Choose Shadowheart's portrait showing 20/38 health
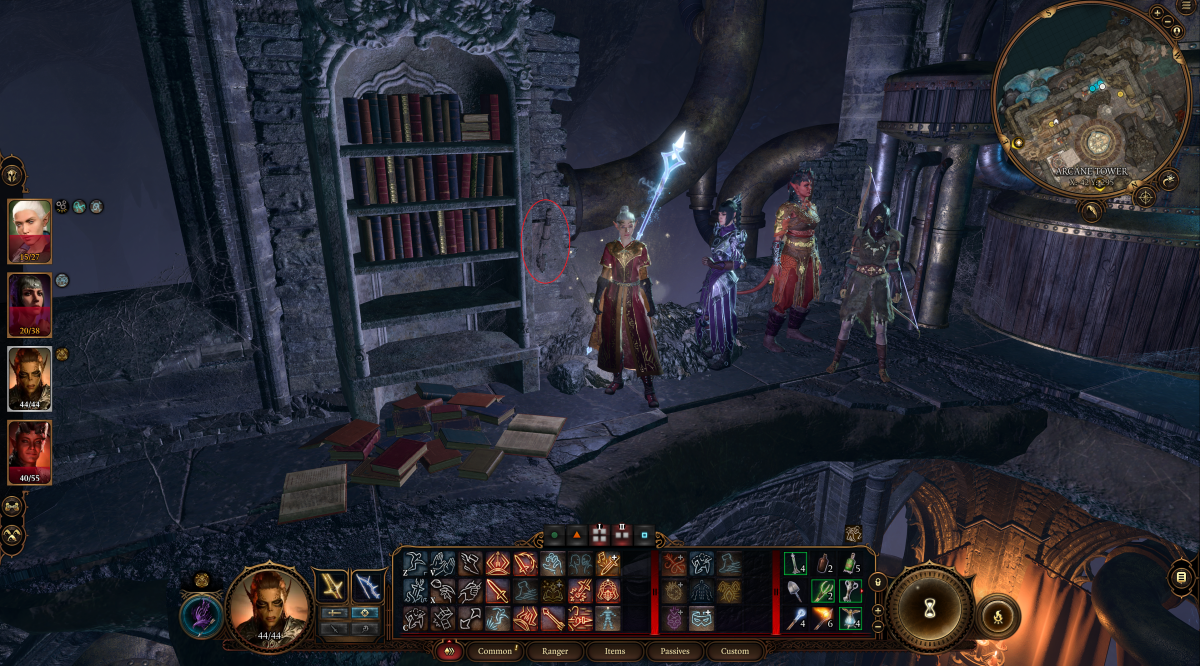Viewport: 1200px width, 666px height. point(30,304)
